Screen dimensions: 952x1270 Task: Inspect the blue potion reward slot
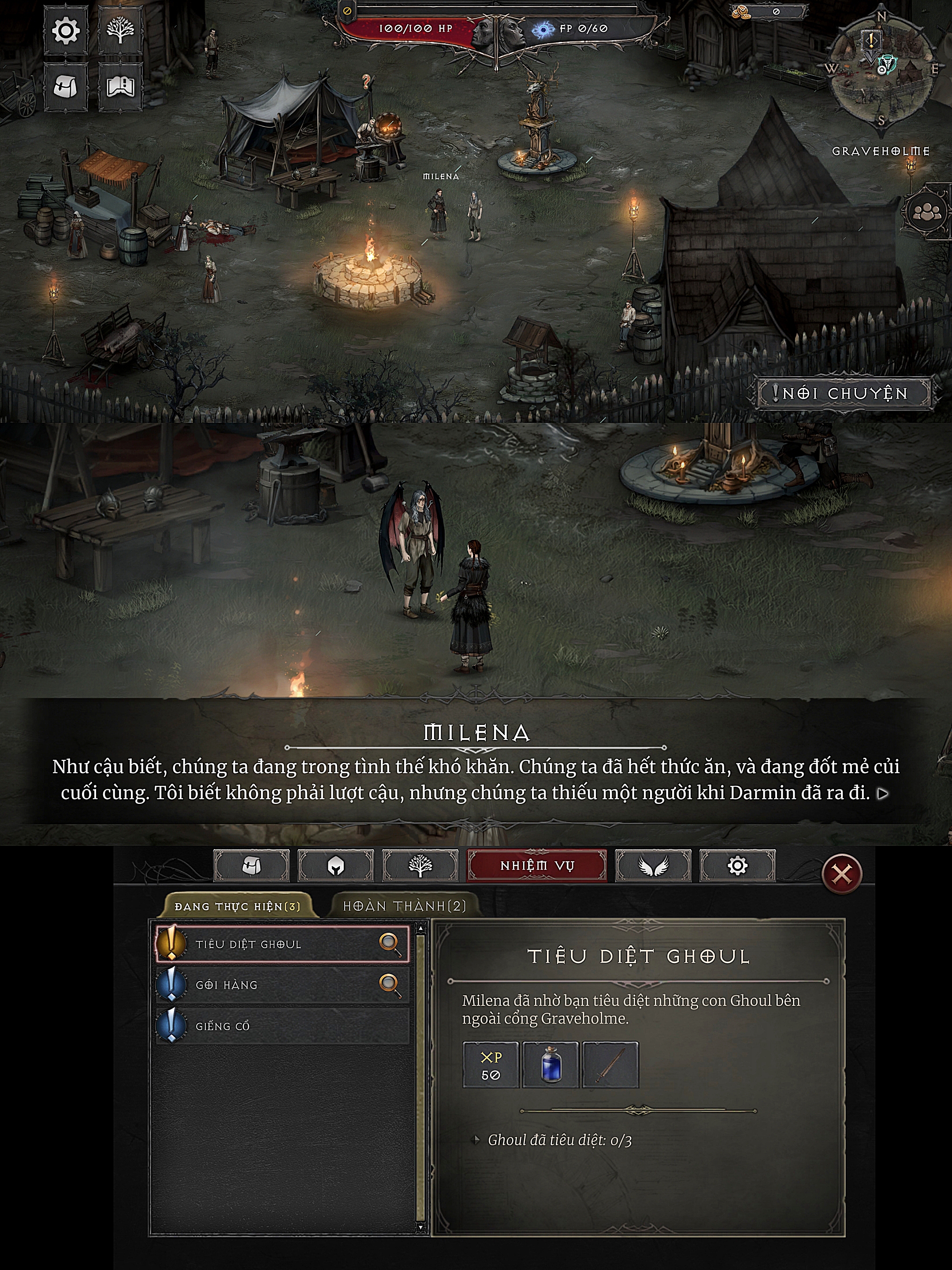pyautogui.click(x=551, y=1065)
